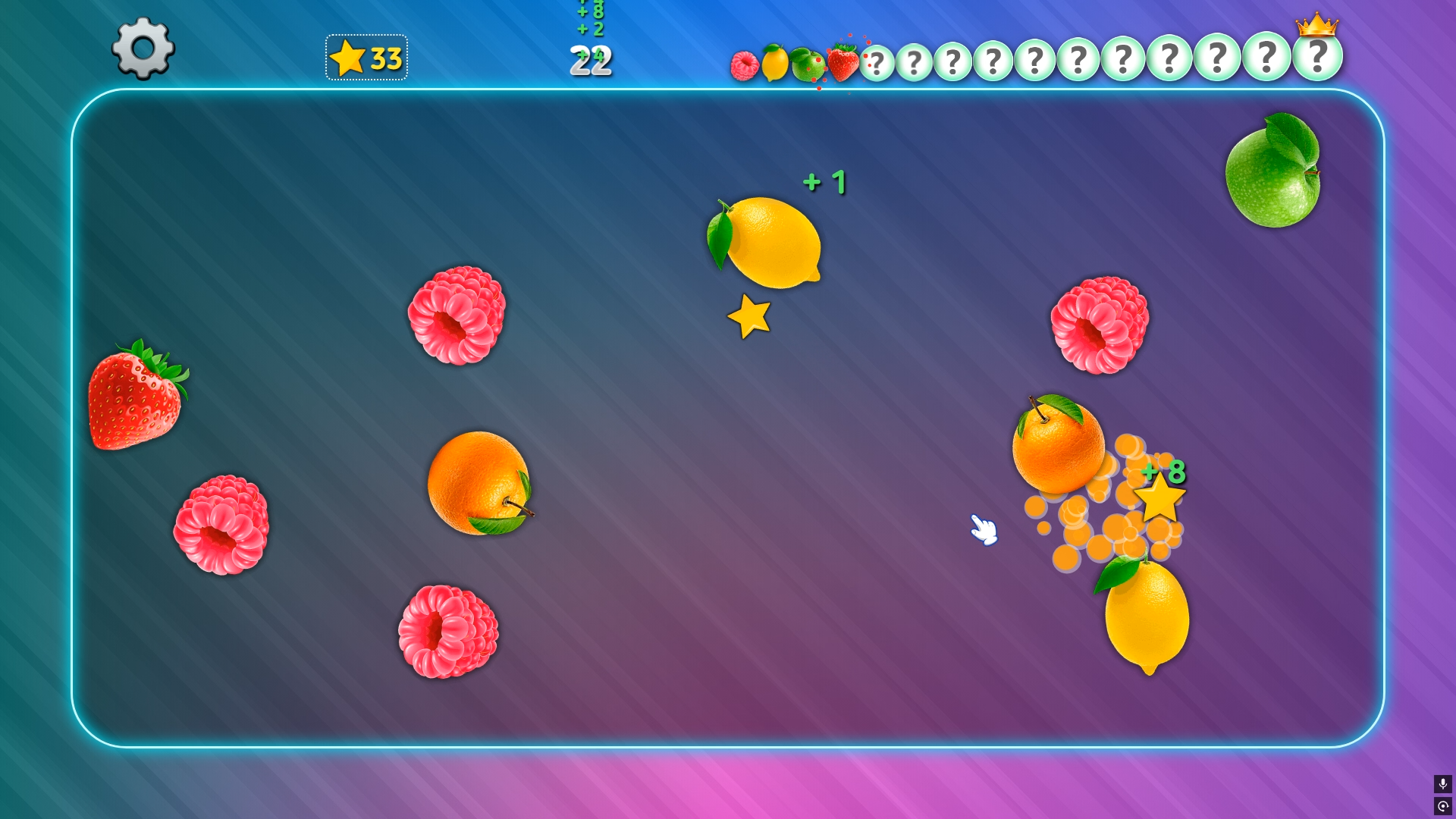The height and width of the screenshot is (819, 1456).
Task: Click the star counter showing 33
Action: coord(367,57)
